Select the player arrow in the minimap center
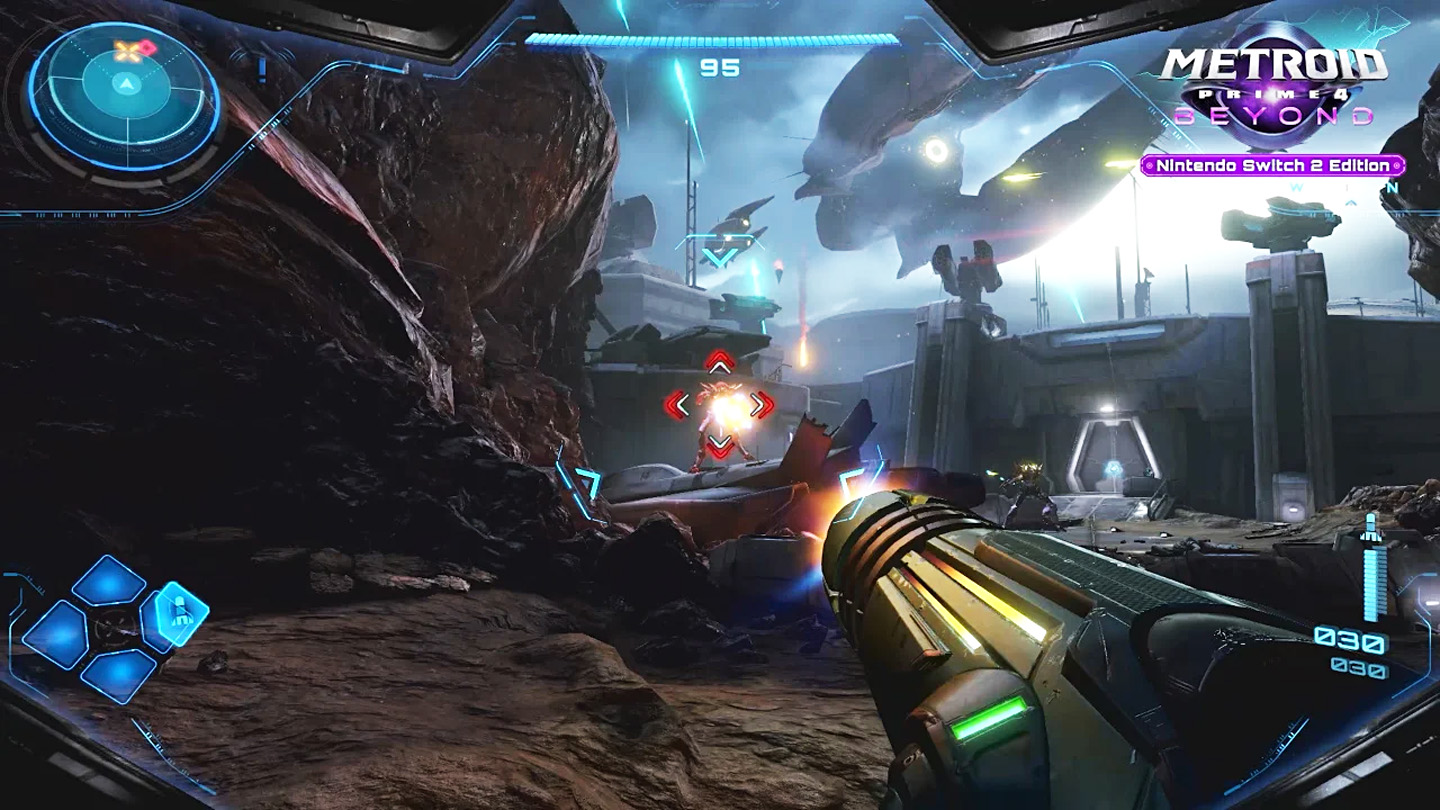The height and width of the screenshot is (810, 1440). click(126, 84)
